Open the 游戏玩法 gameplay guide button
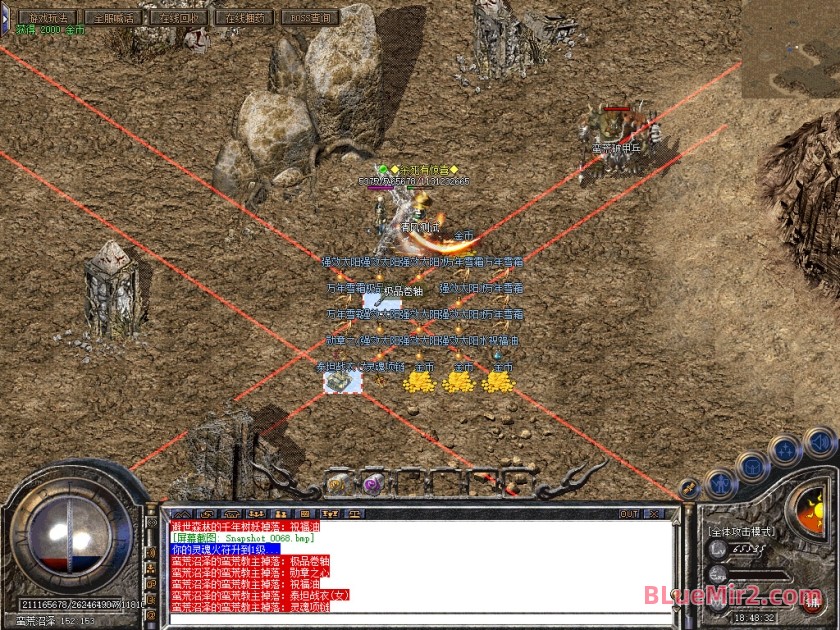840x630 pixels. point(49,17)
